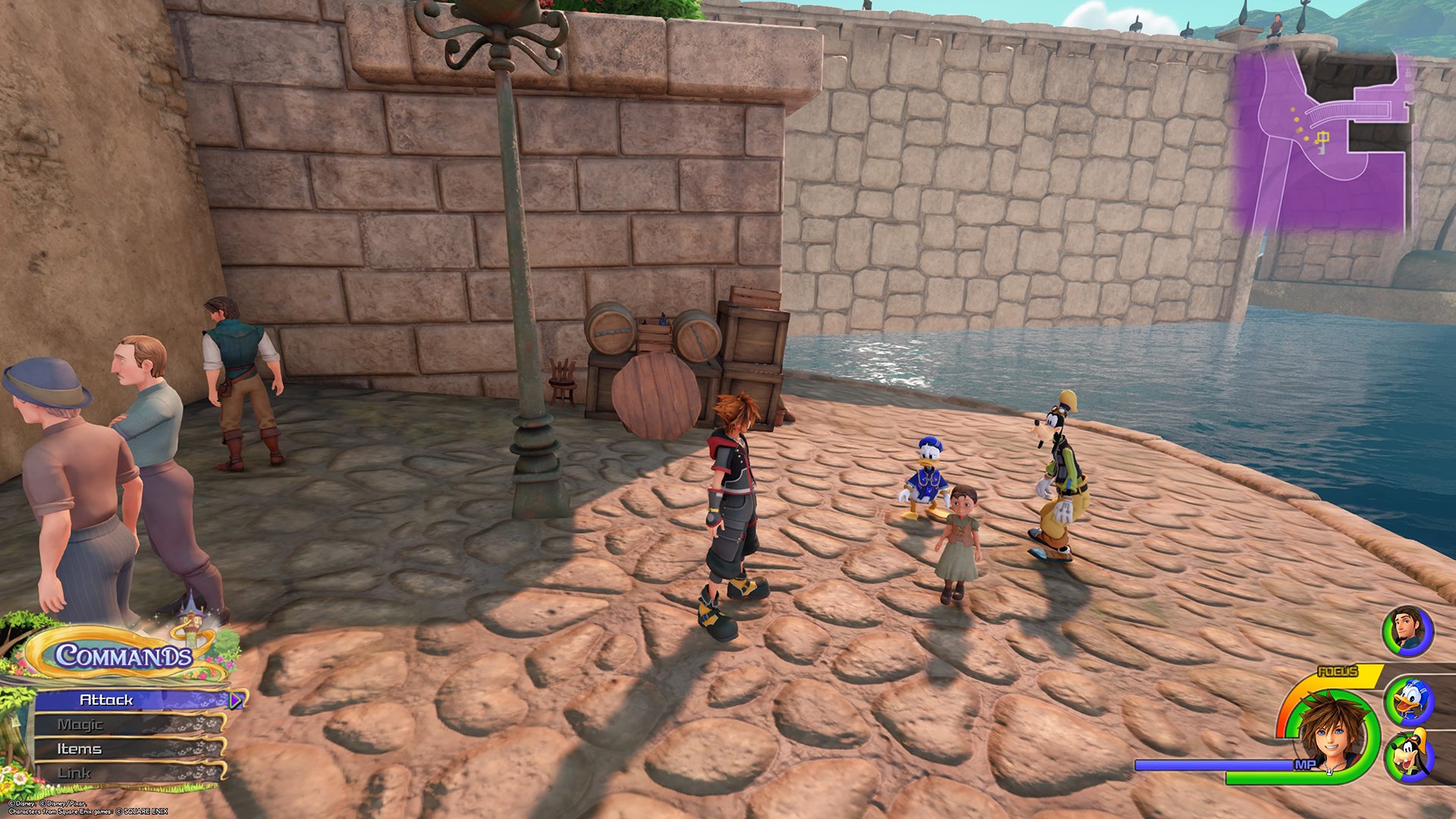The width and height of the screenshot is (1456, 819).
Task: Select Flynn Rider's party portrait
Action: click(x=1407, y=631)
